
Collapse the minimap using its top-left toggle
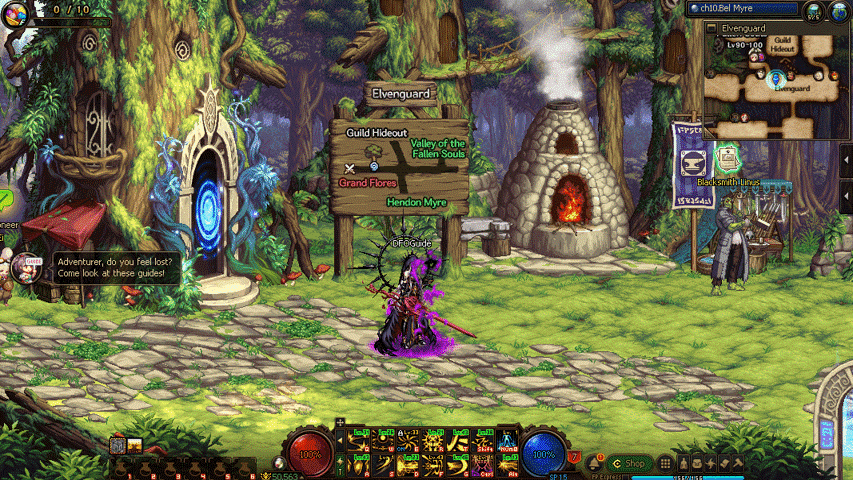point(711,29)
